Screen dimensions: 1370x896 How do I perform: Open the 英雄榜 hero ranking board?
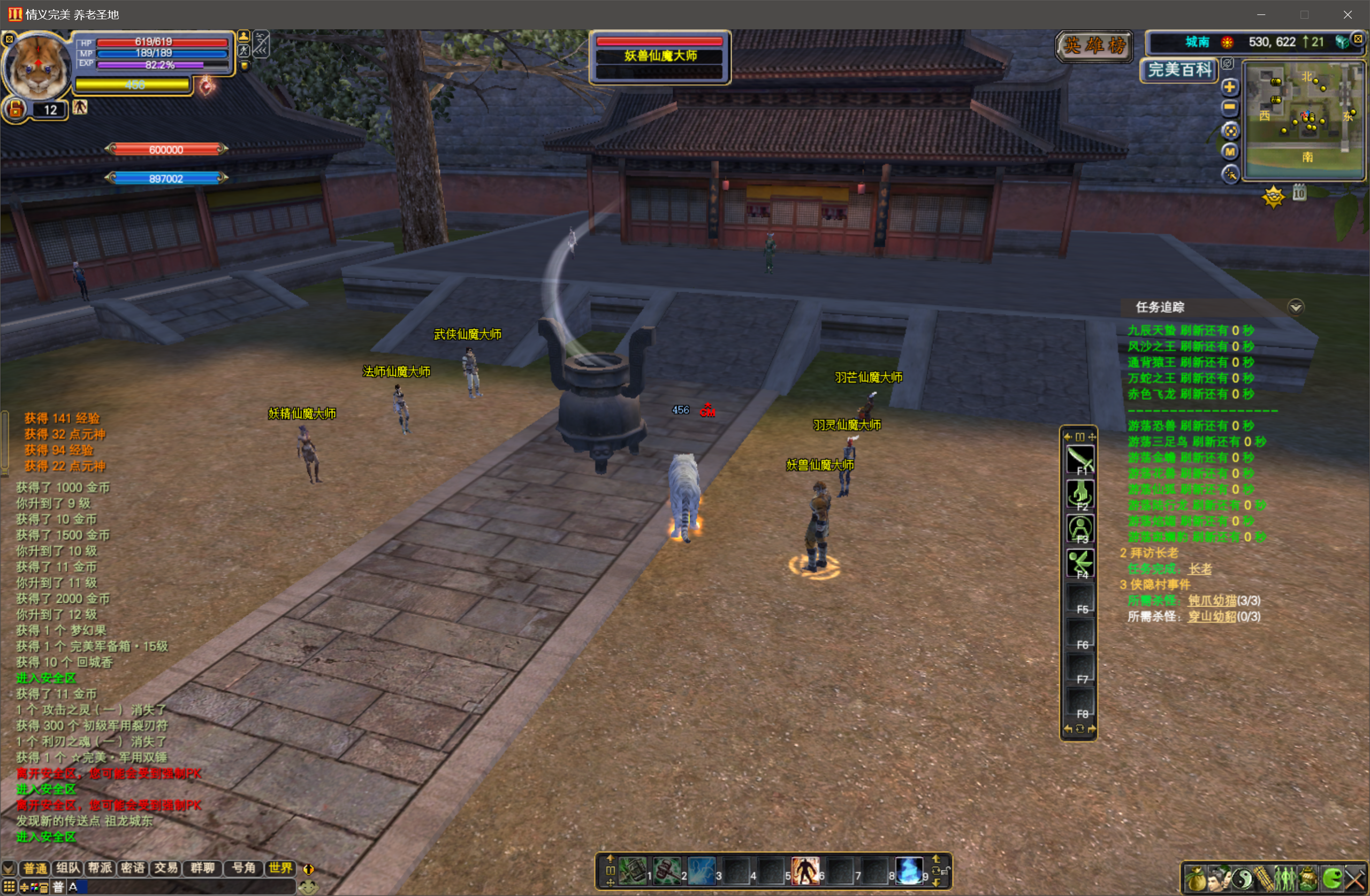[1094, 45]
